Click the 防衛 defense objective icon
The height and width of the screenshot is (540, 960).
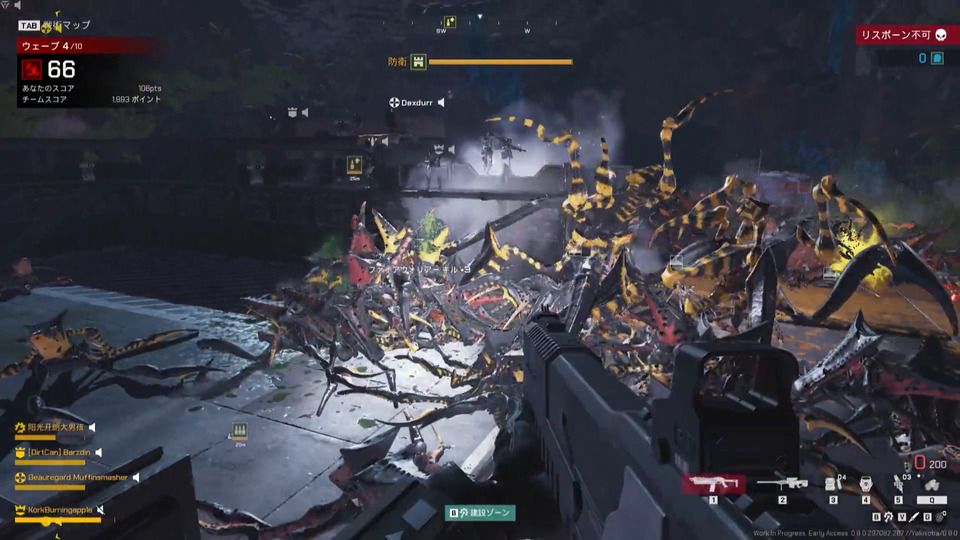[x=418, y=62]
